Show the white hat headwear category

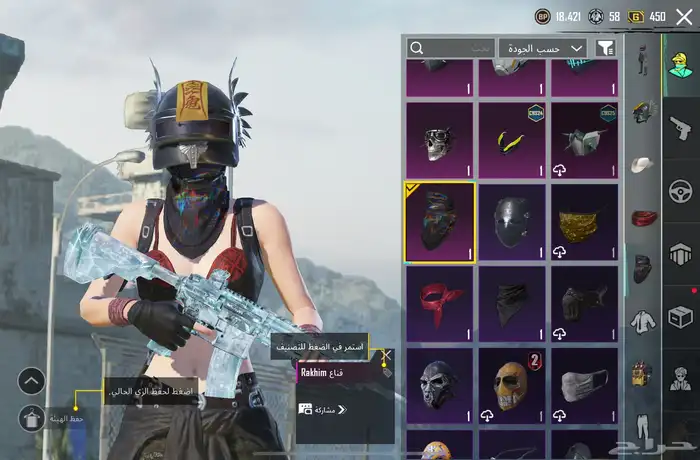coord(642,164)
